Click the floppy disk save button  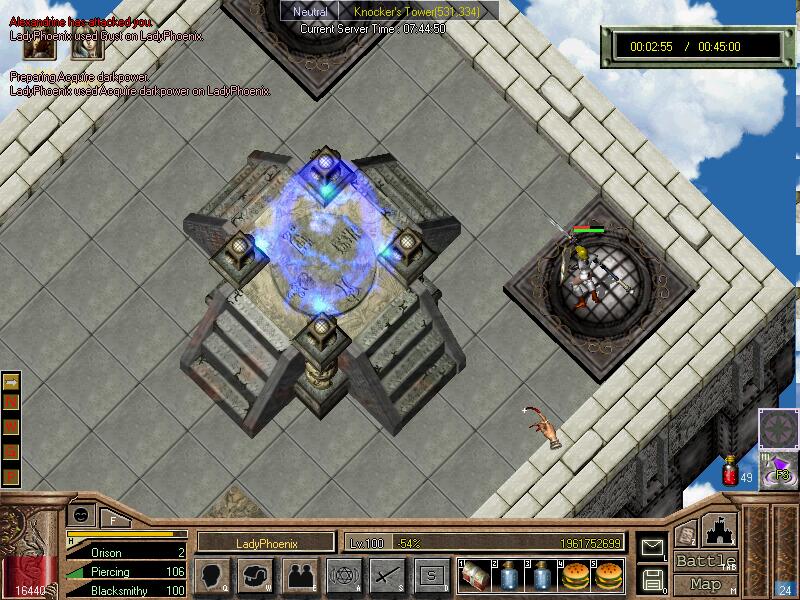click(652, 579)
